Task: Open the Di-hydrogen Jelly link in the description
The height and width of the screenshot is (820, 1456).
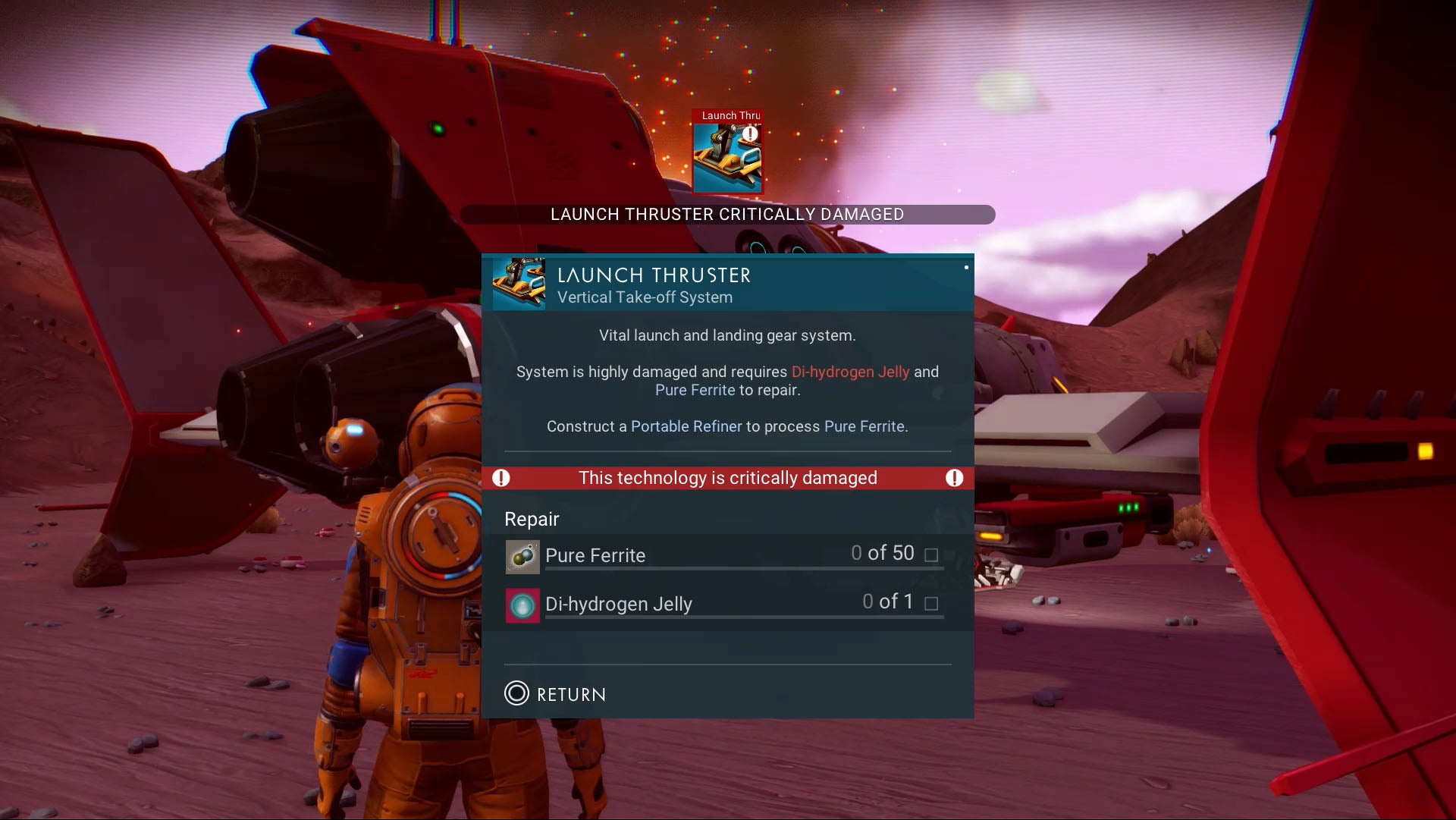Action: coord(849,372)
